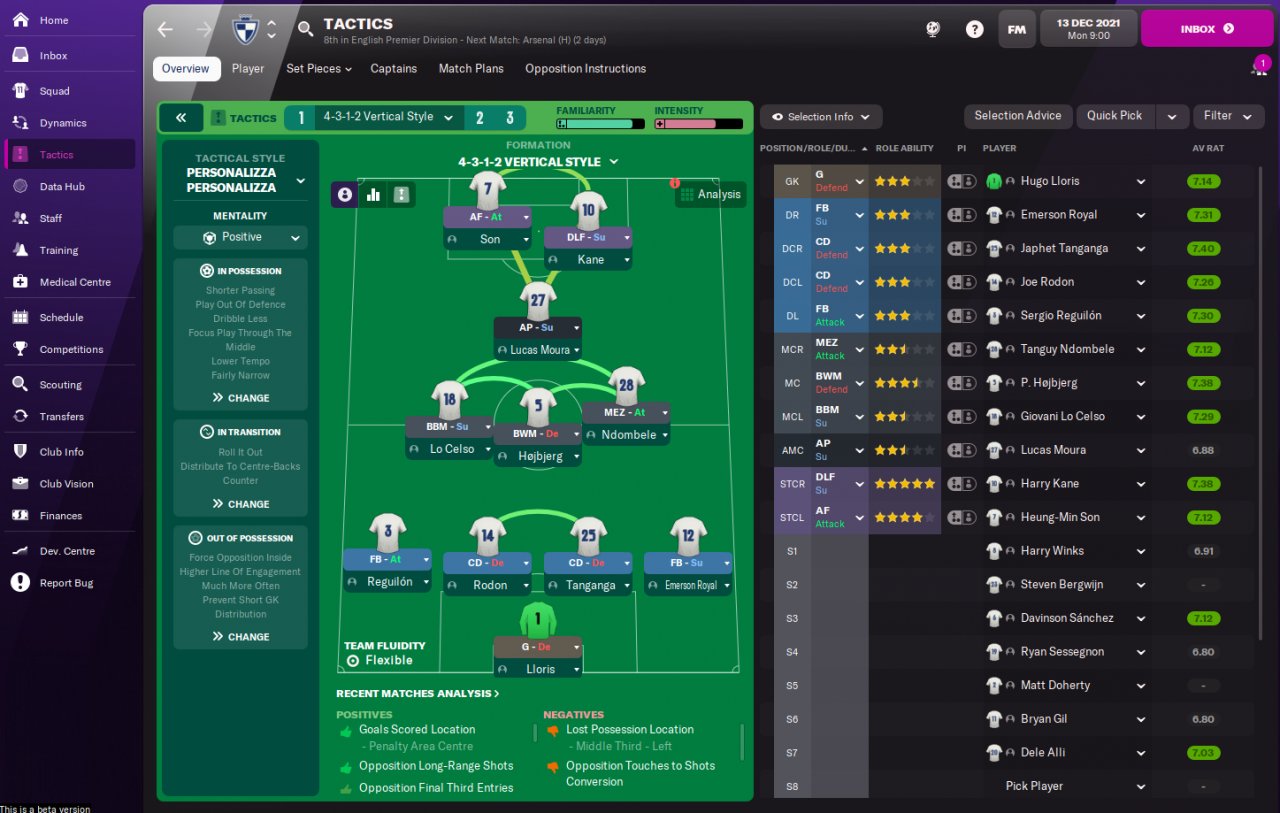Image resolution: width=1280 pixels, height=813 pixels.
Task: Open the Inbox button at top right
Action: [1206, 29]
